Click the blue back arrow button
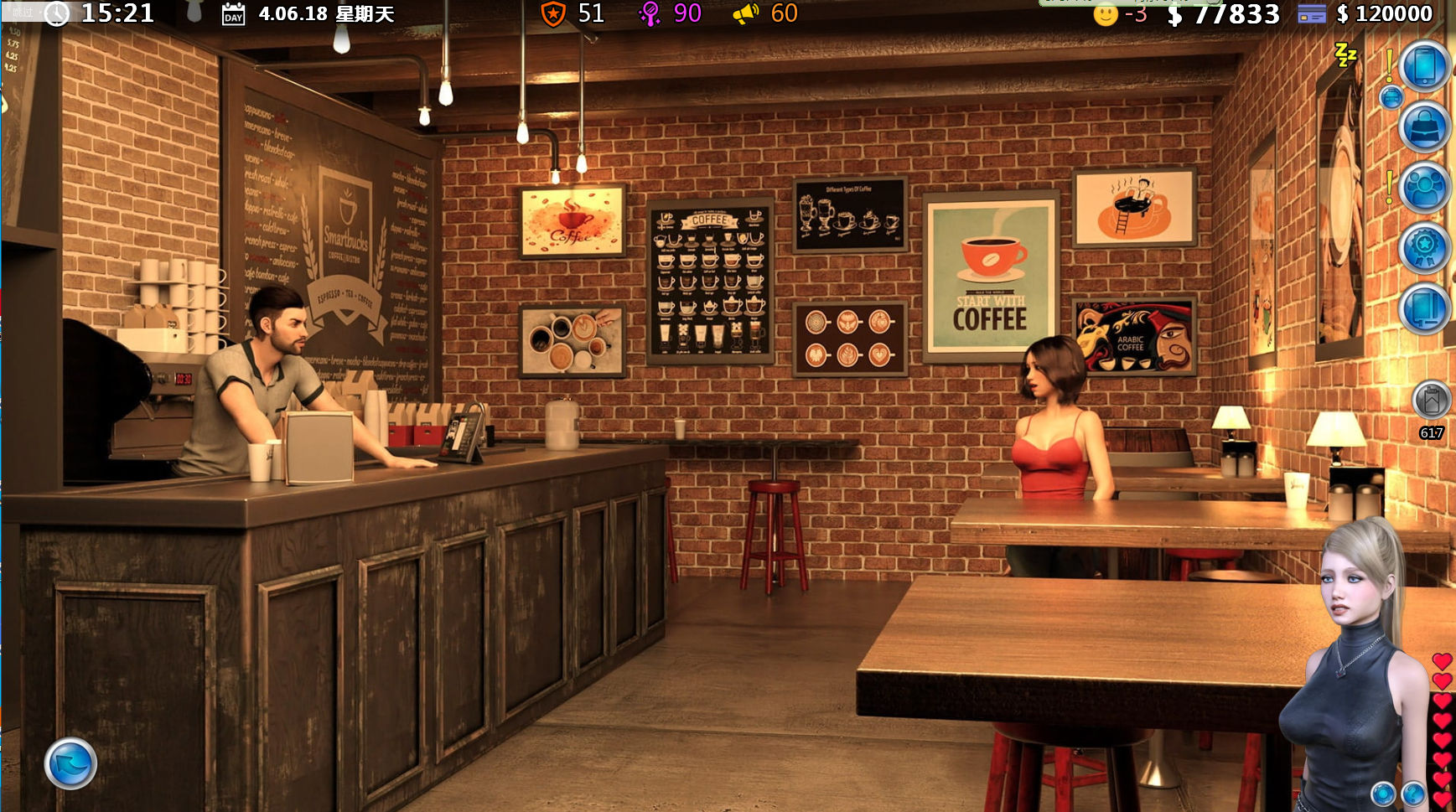The width and height of the screenshot is (1456, 812). [70, 763]
